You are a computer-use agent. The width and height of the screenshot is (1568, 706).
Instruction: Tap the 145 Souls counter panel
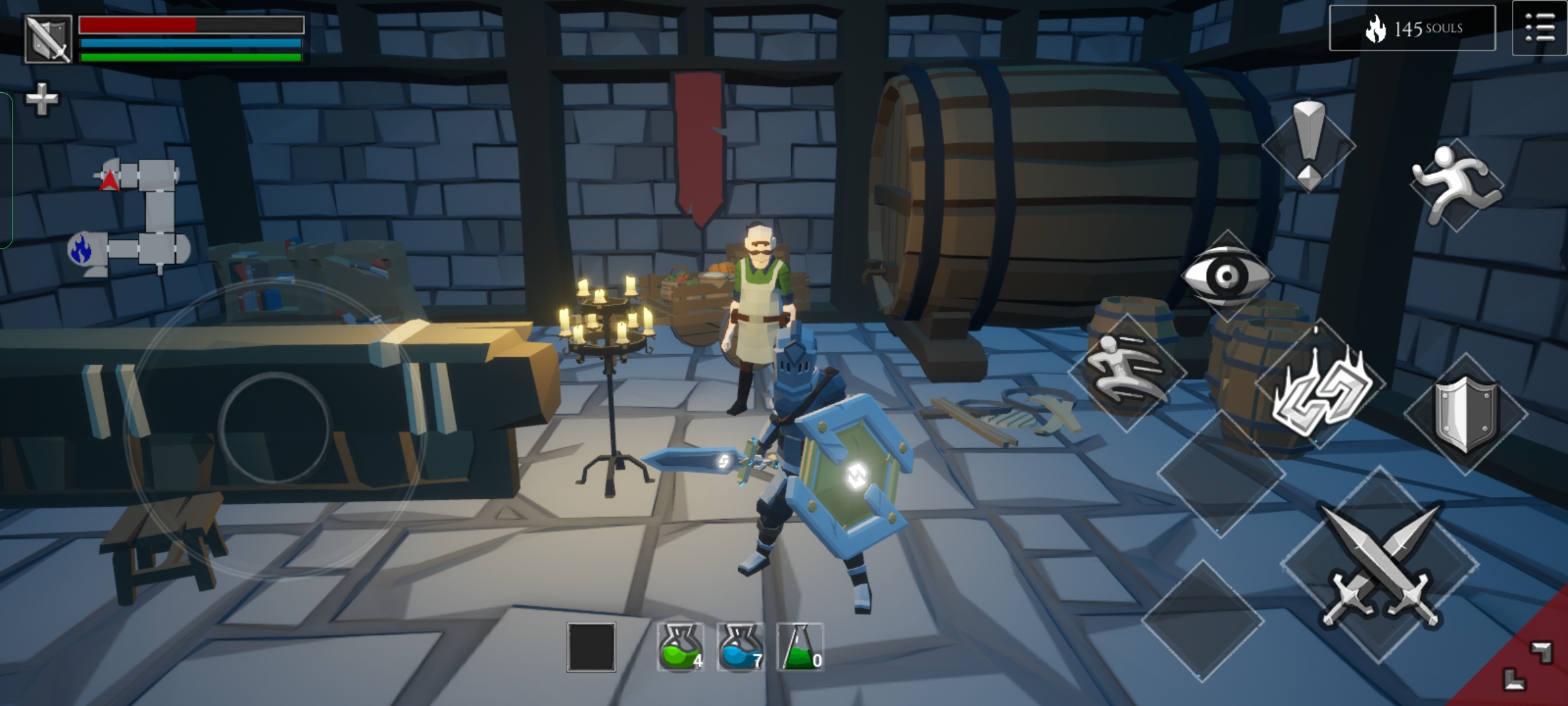pyautogui.click(x=1413, y=28)
